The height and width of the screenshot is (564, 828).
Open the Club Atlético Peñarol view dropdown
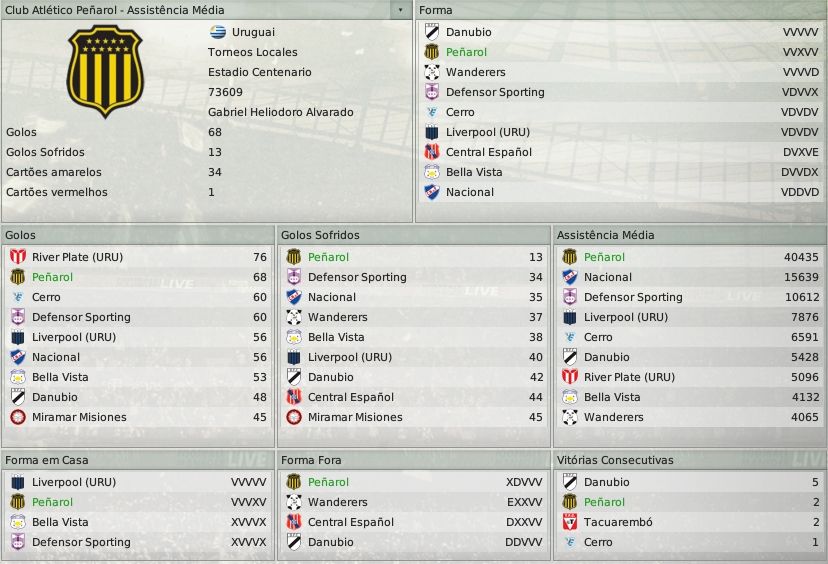click(x=401, y=10)
